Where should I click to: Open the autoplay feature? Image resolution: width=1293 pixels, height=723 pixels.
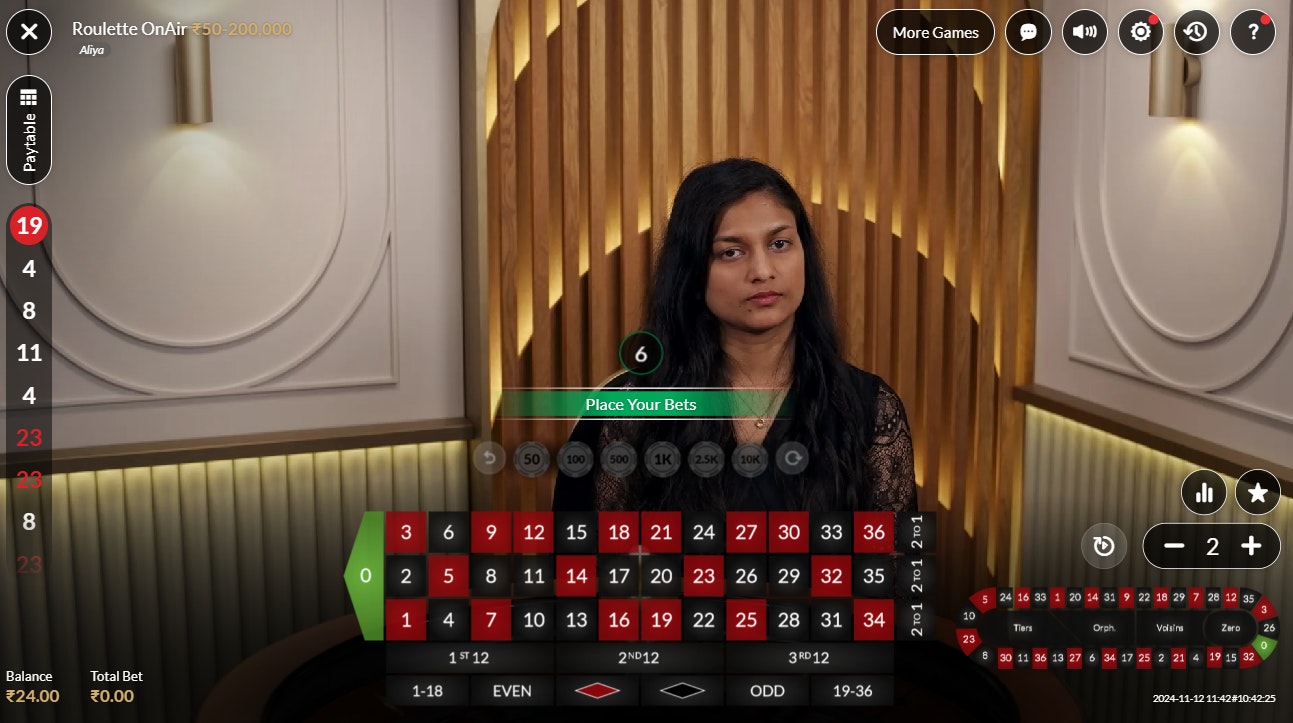click(1104, 545)
